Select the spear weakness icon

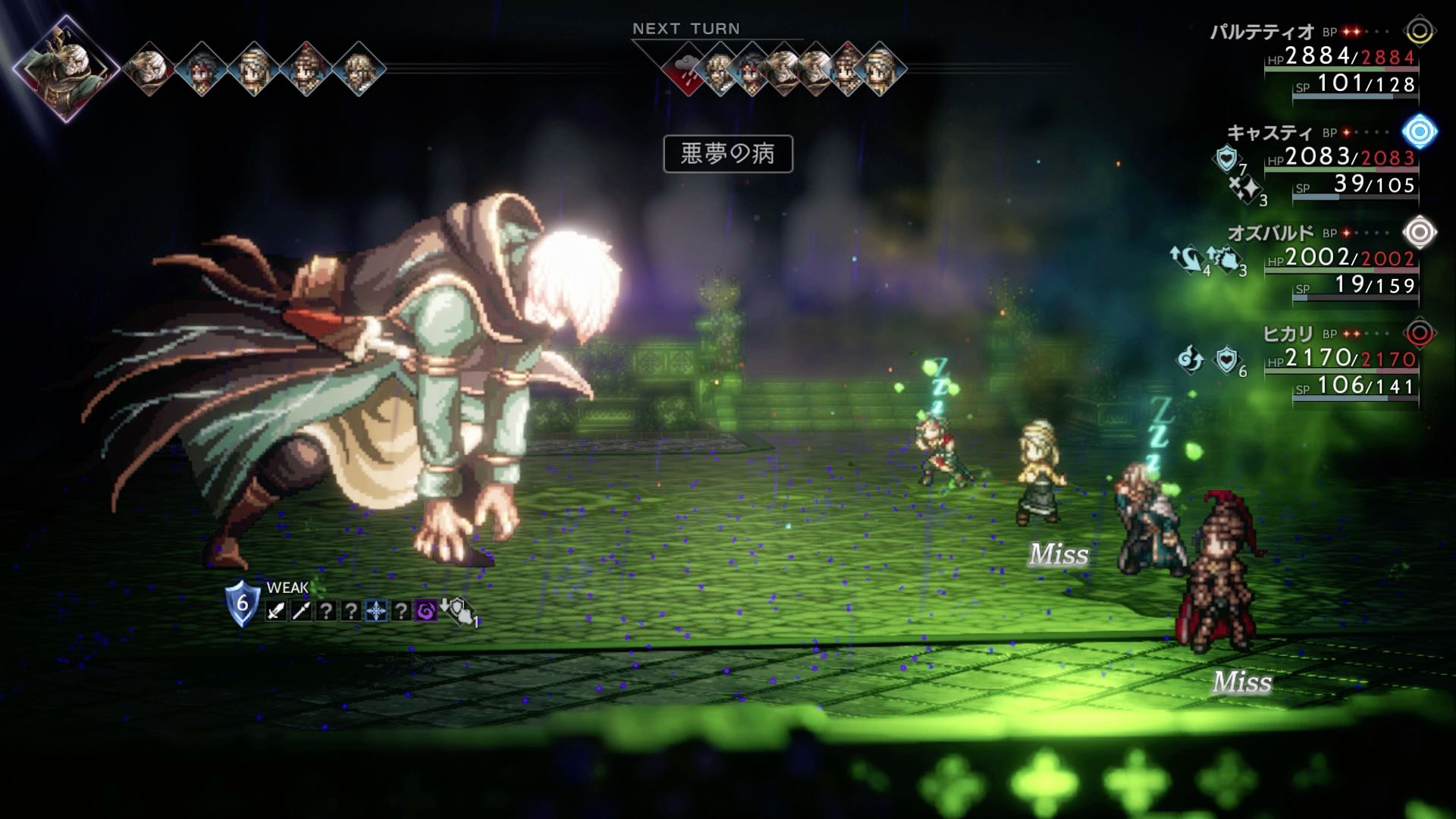coord(301,610)
